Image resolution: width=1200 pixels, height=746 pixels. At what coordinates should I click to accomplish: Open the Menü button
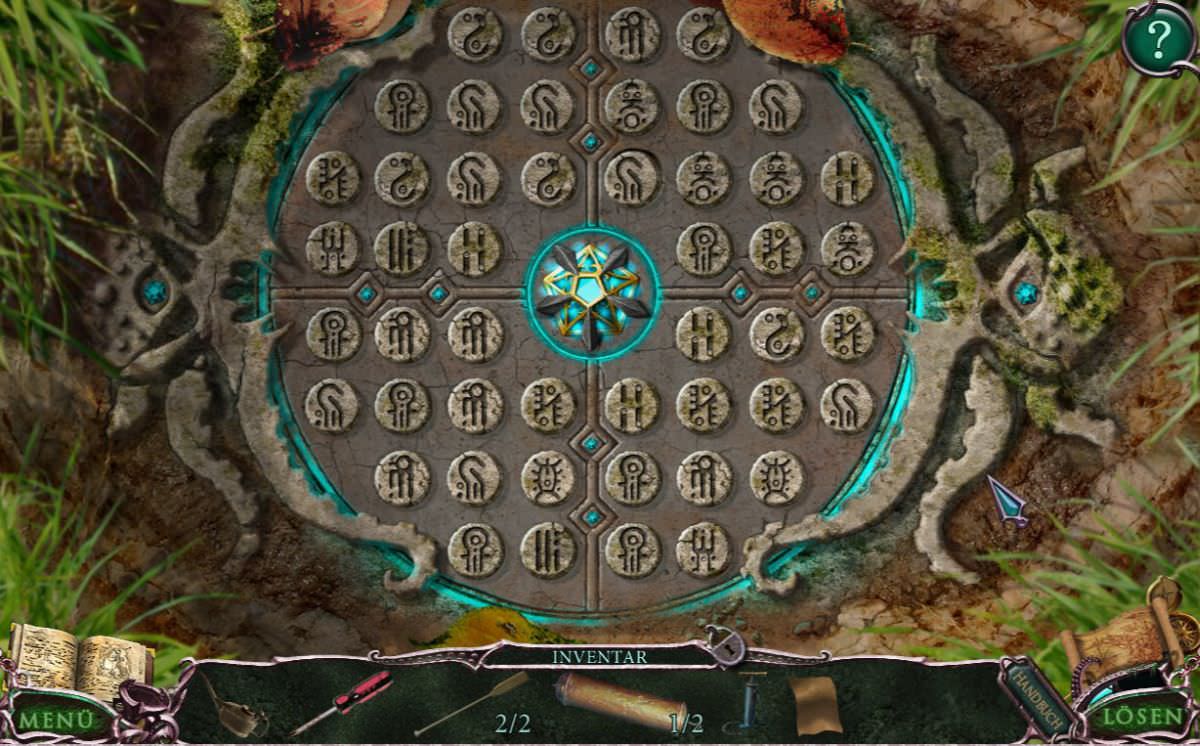(57, 718)
